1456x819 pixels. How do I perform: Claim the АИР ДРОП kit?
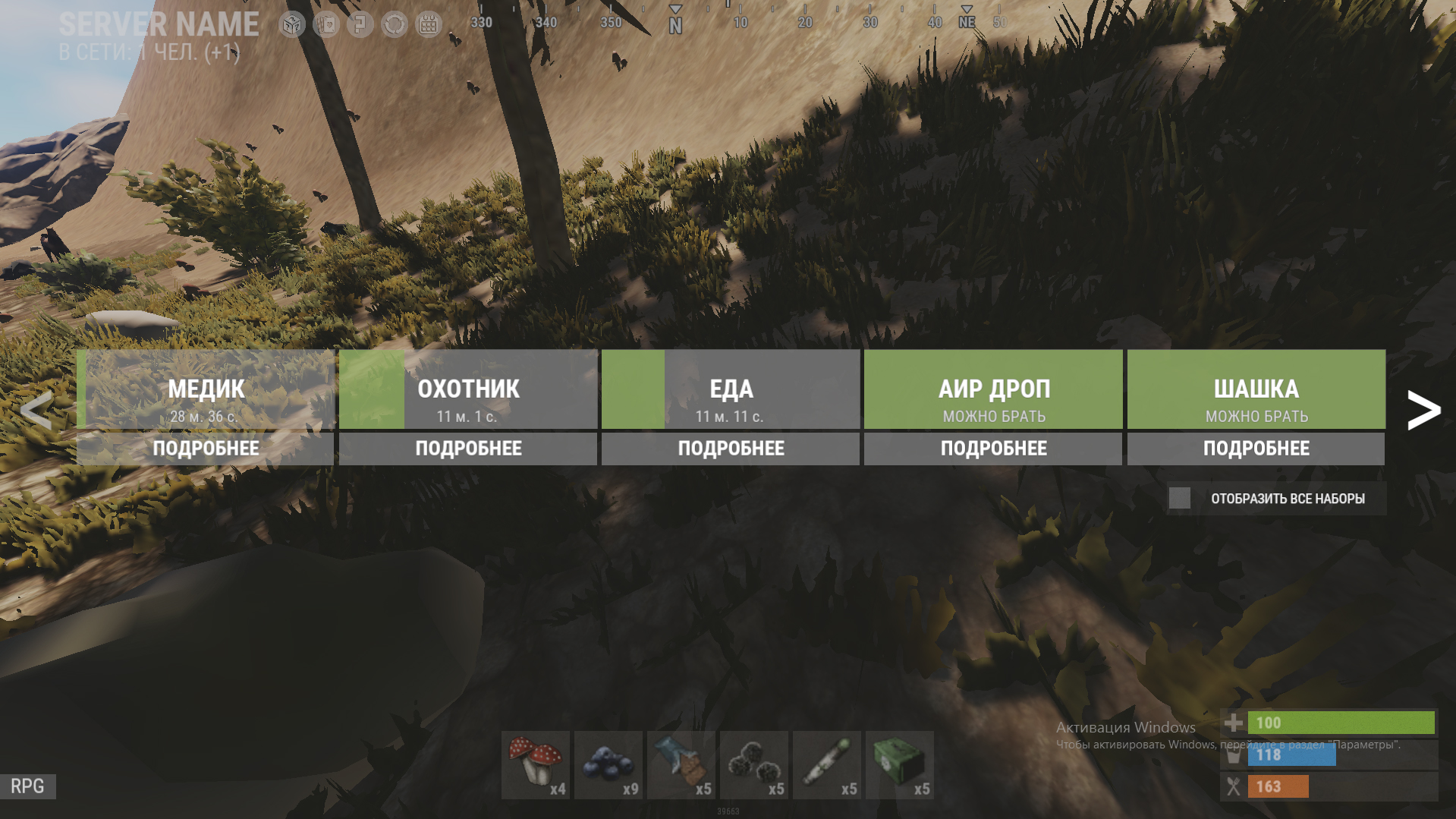click(x=993, y=389)
